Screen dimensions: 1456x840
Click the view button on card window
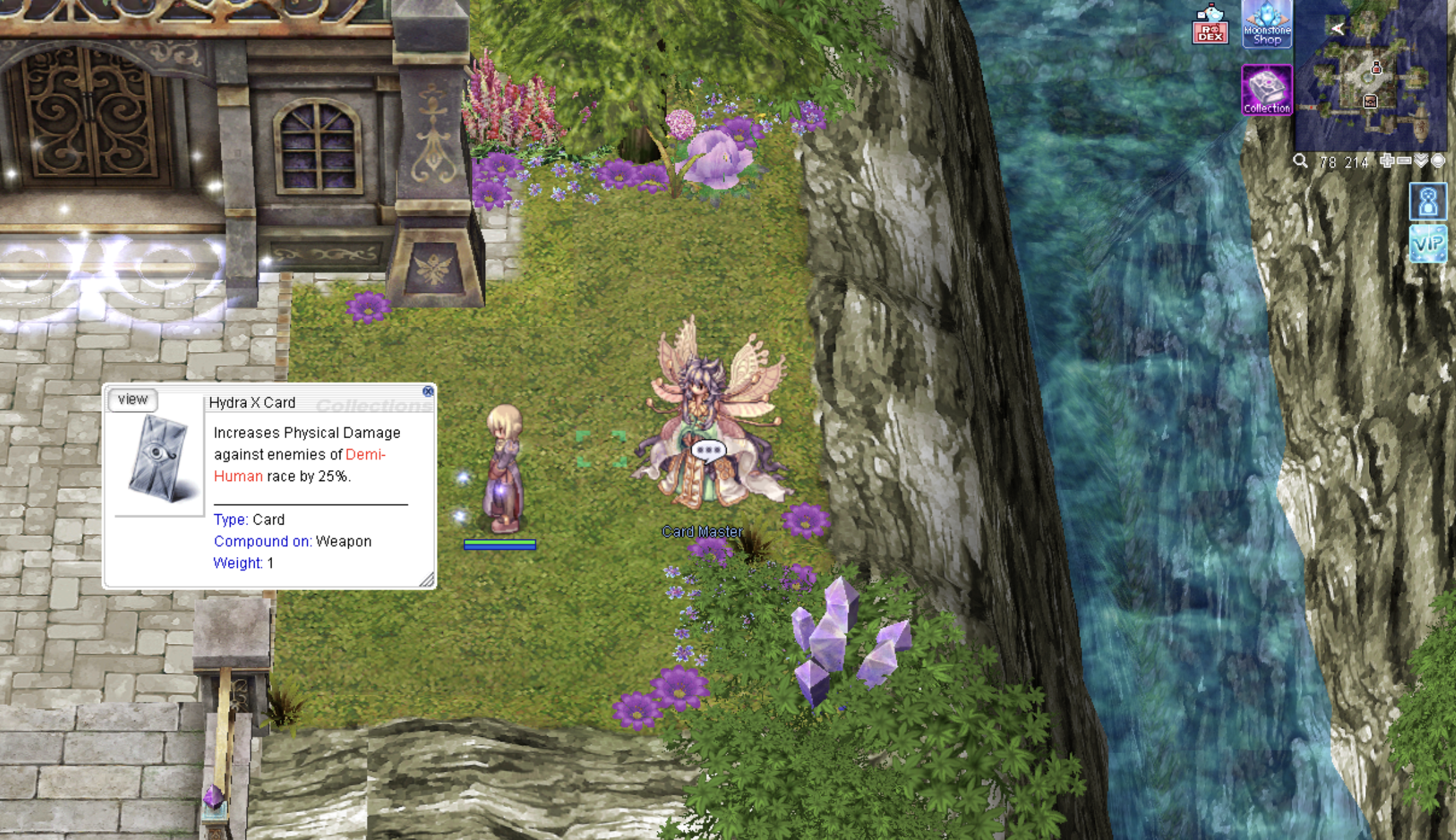(x=132, y=400)
